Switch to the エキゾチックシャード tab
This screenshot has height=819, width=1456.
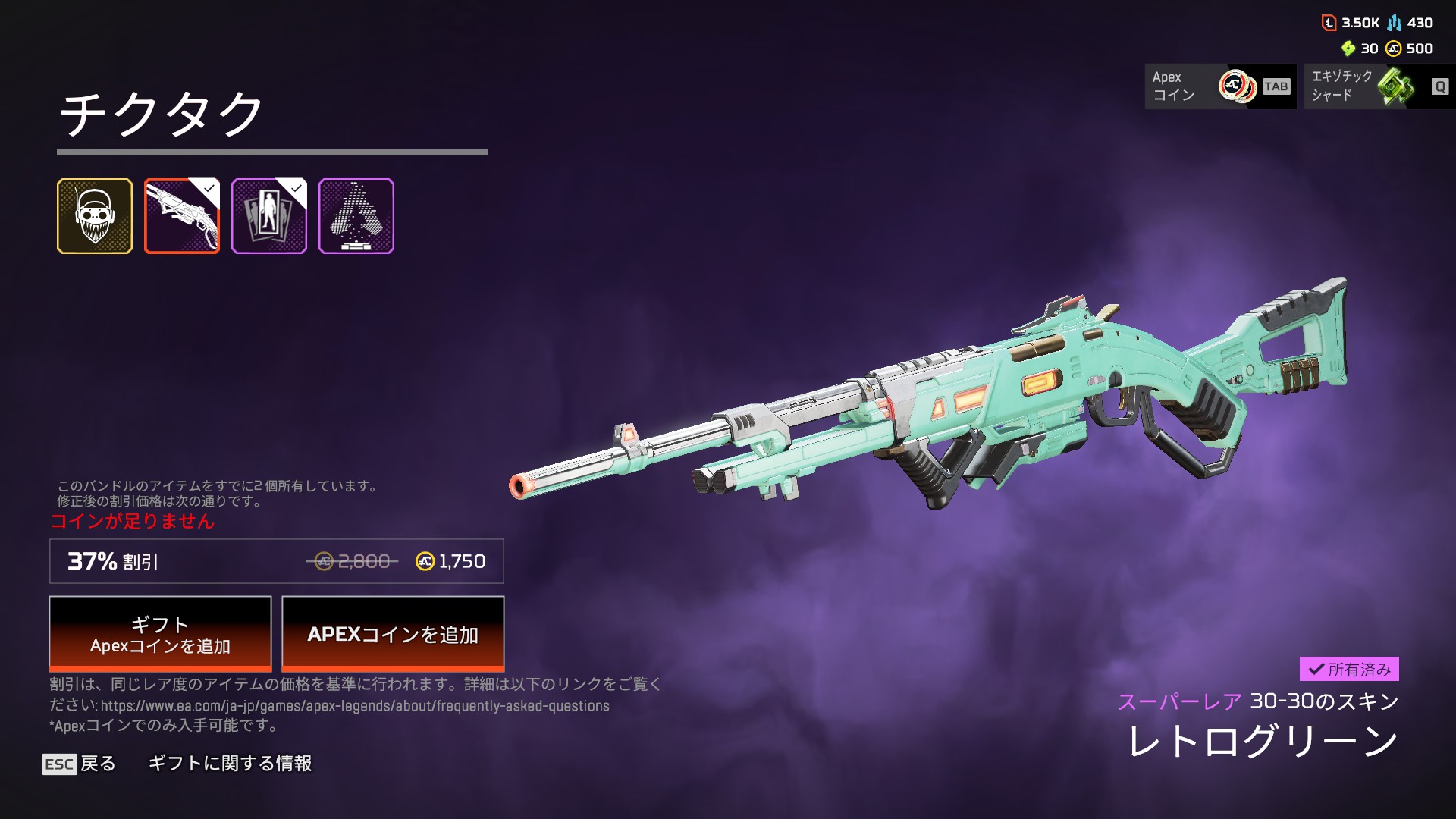pyautogui.click(x=1379, y=86)
